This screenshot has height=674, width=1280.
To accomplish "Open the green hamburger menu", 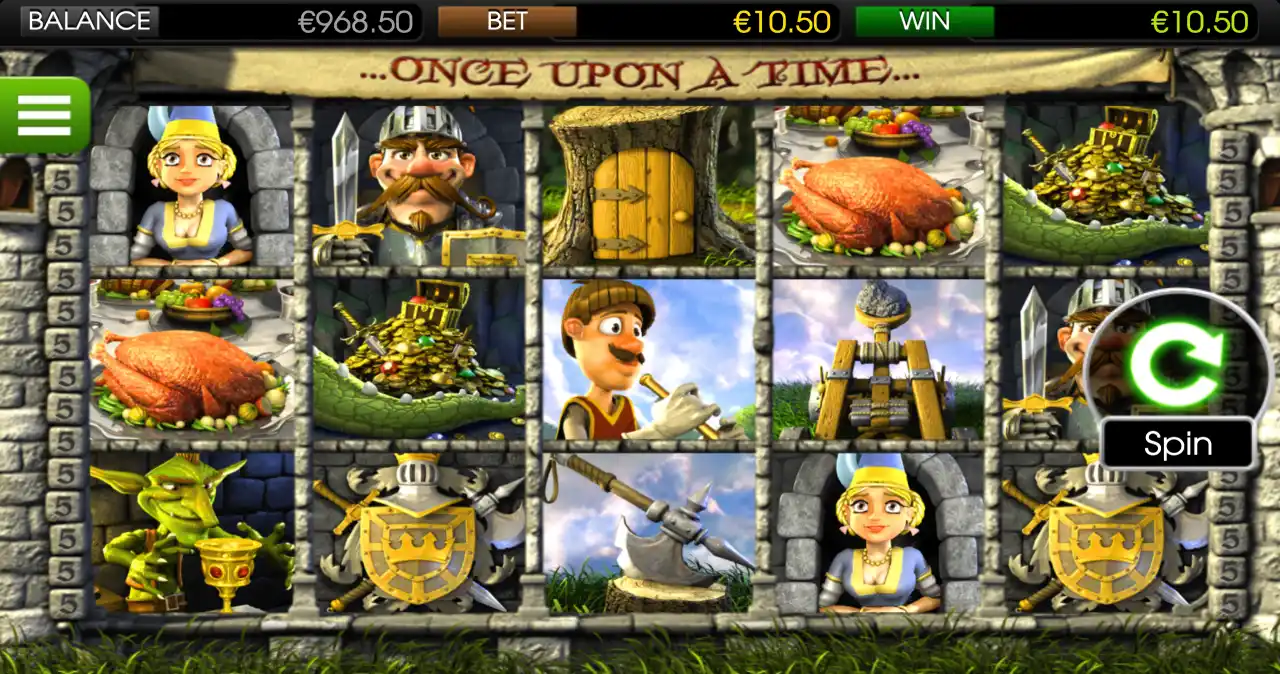I will pos(44,115).
